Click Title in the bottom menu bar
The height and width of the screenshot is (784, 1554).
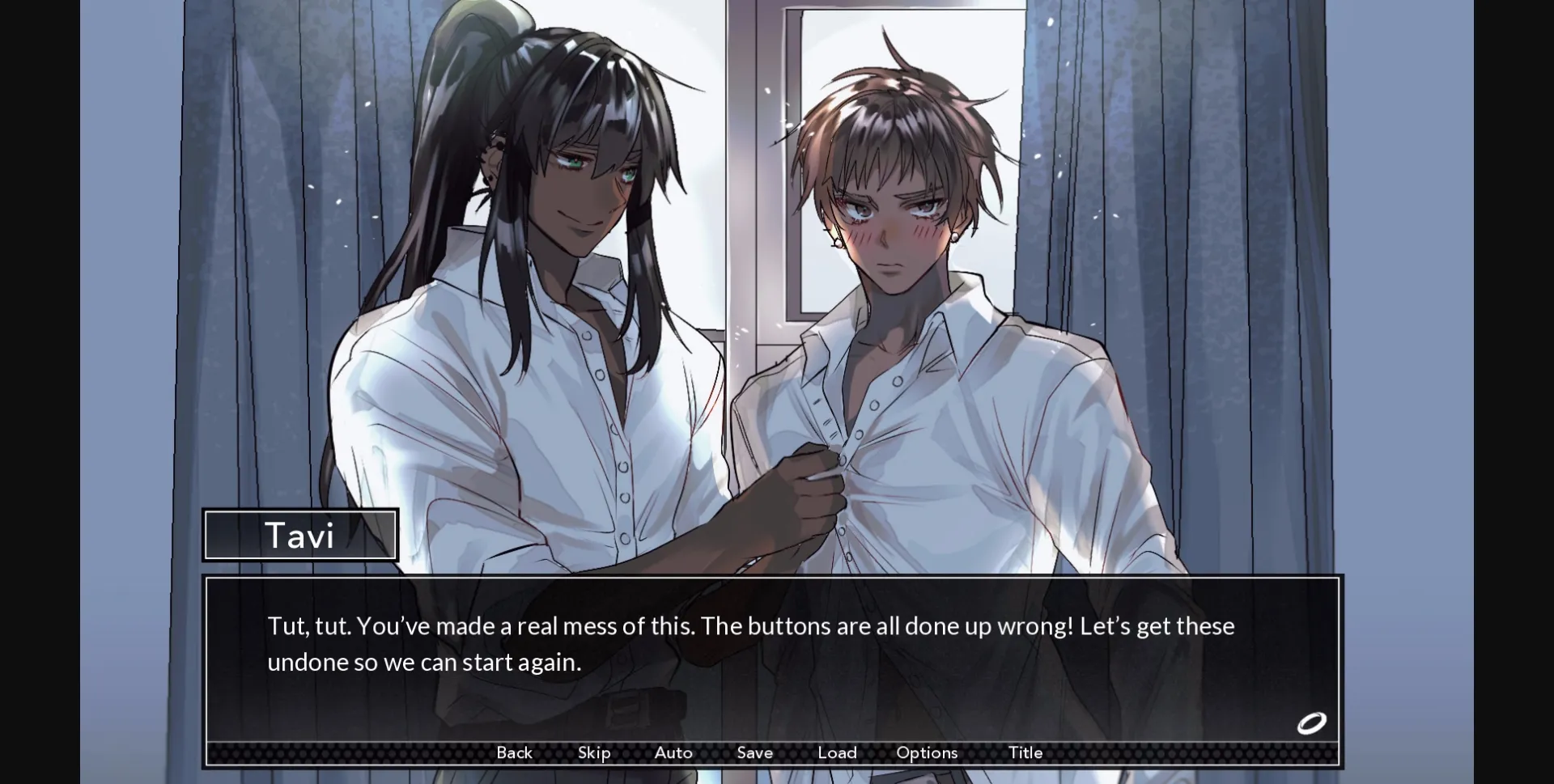1025,752
